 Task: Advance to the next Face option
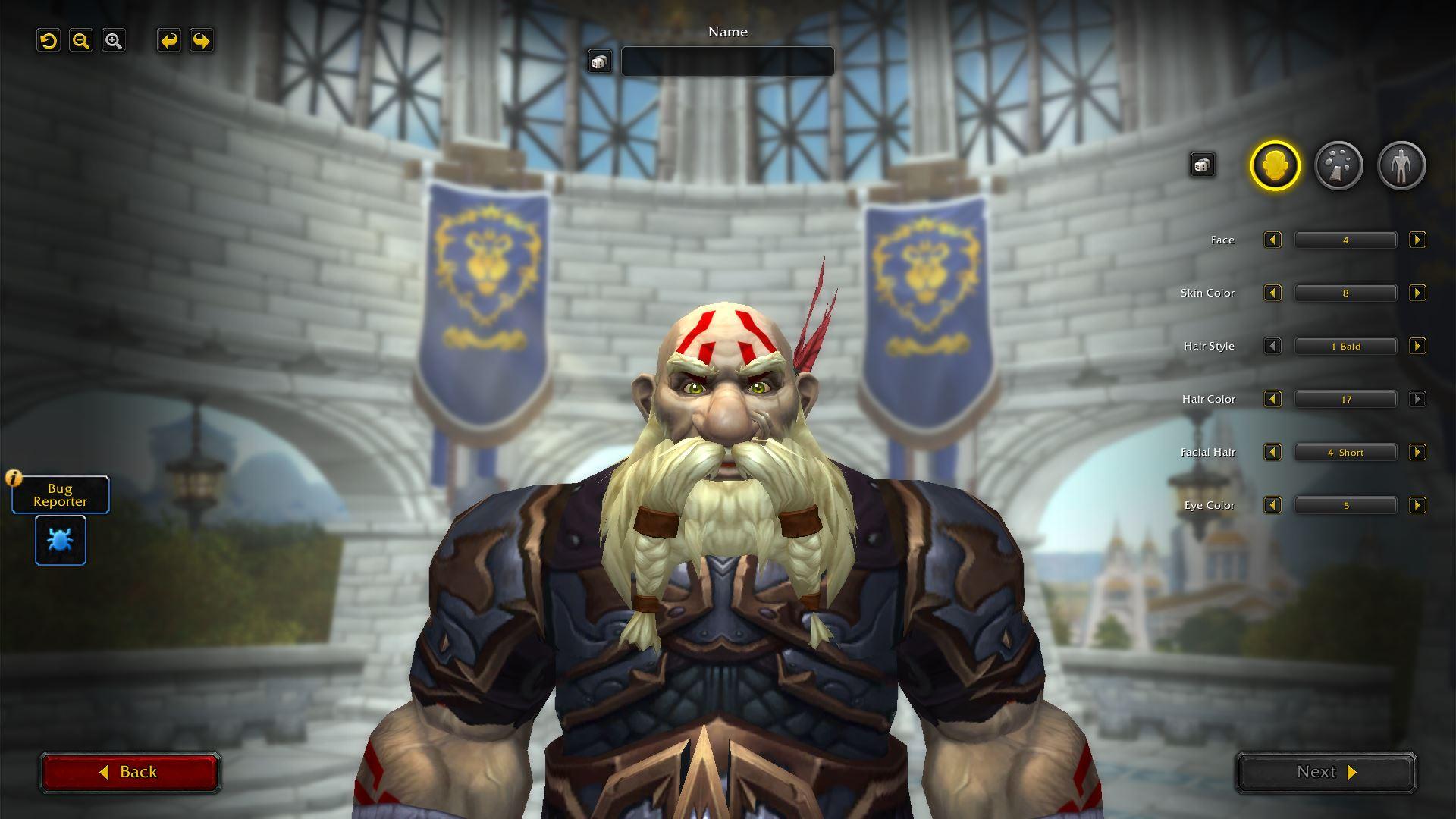(1417, 240)
